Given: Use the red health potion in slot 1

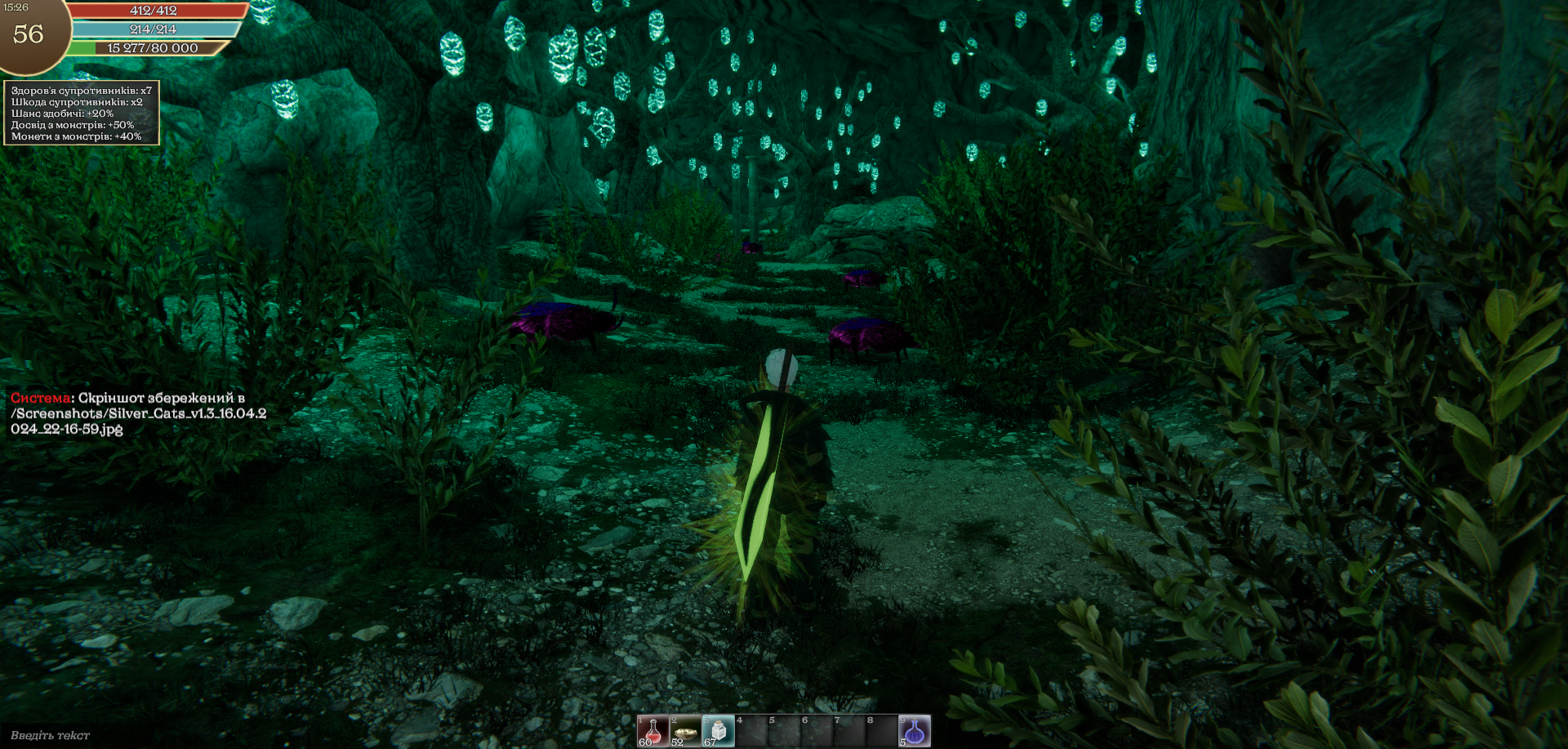Looking at the screenshot, I should click(653, 731).
